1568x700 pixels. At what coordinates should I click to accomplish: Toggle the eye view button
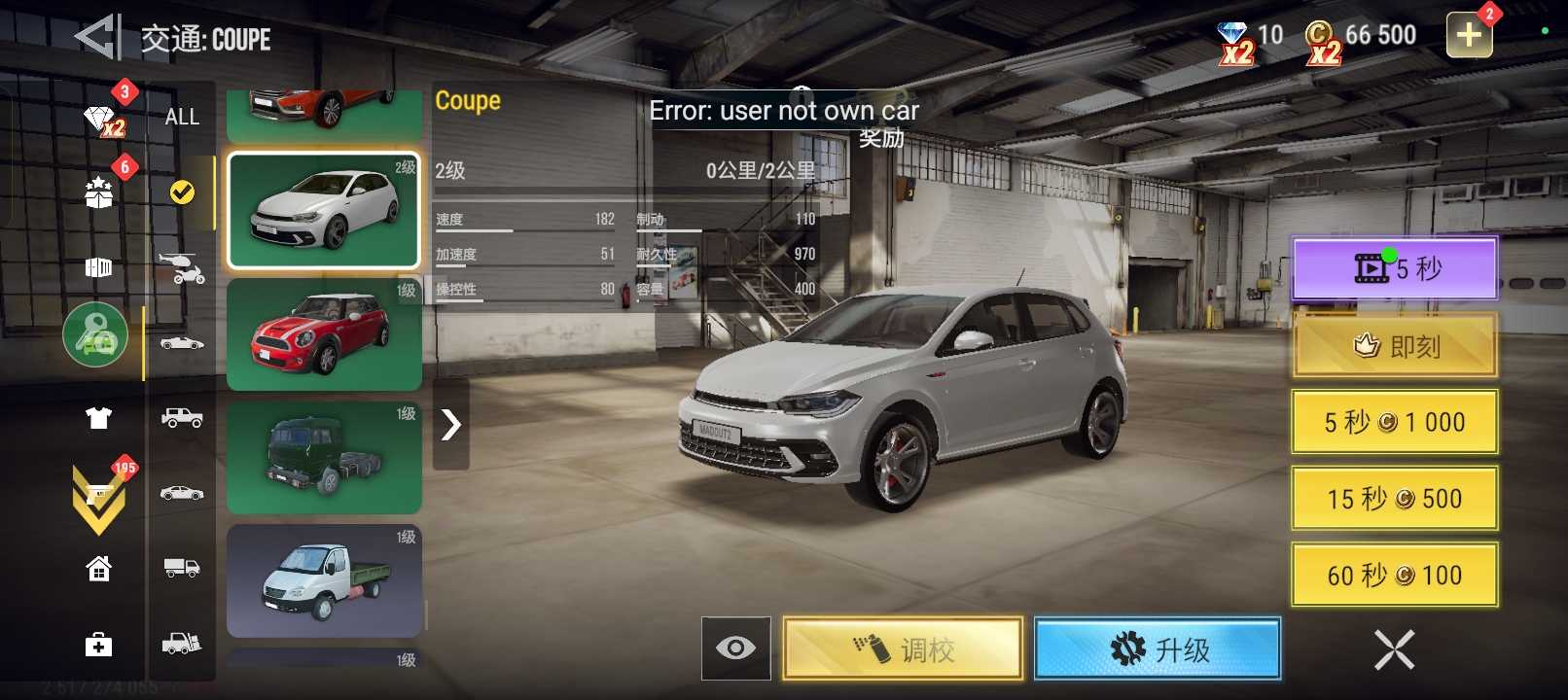(x=735, y=648)
